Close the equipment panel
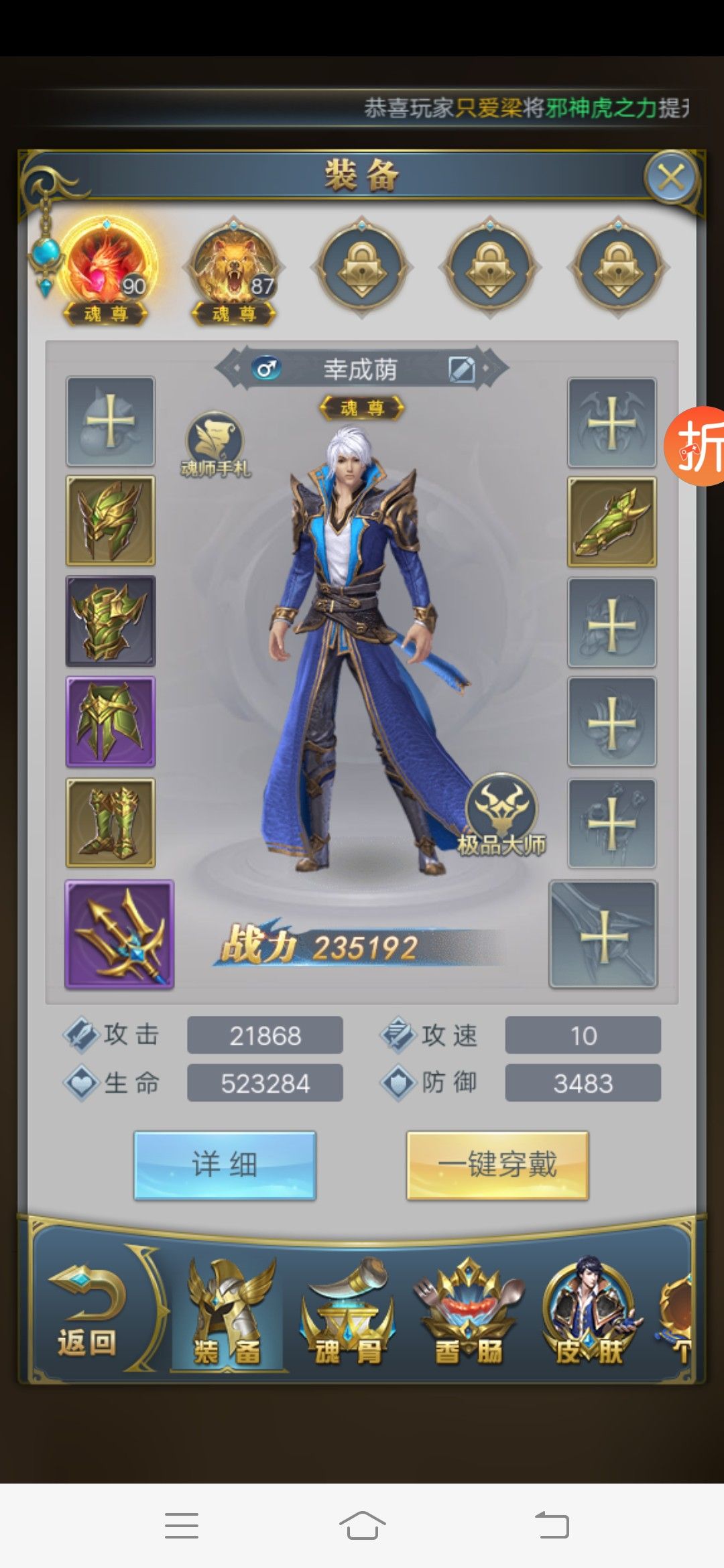Image resolution: width=724 pixels, height=1568 pixels. coord(671,178)
